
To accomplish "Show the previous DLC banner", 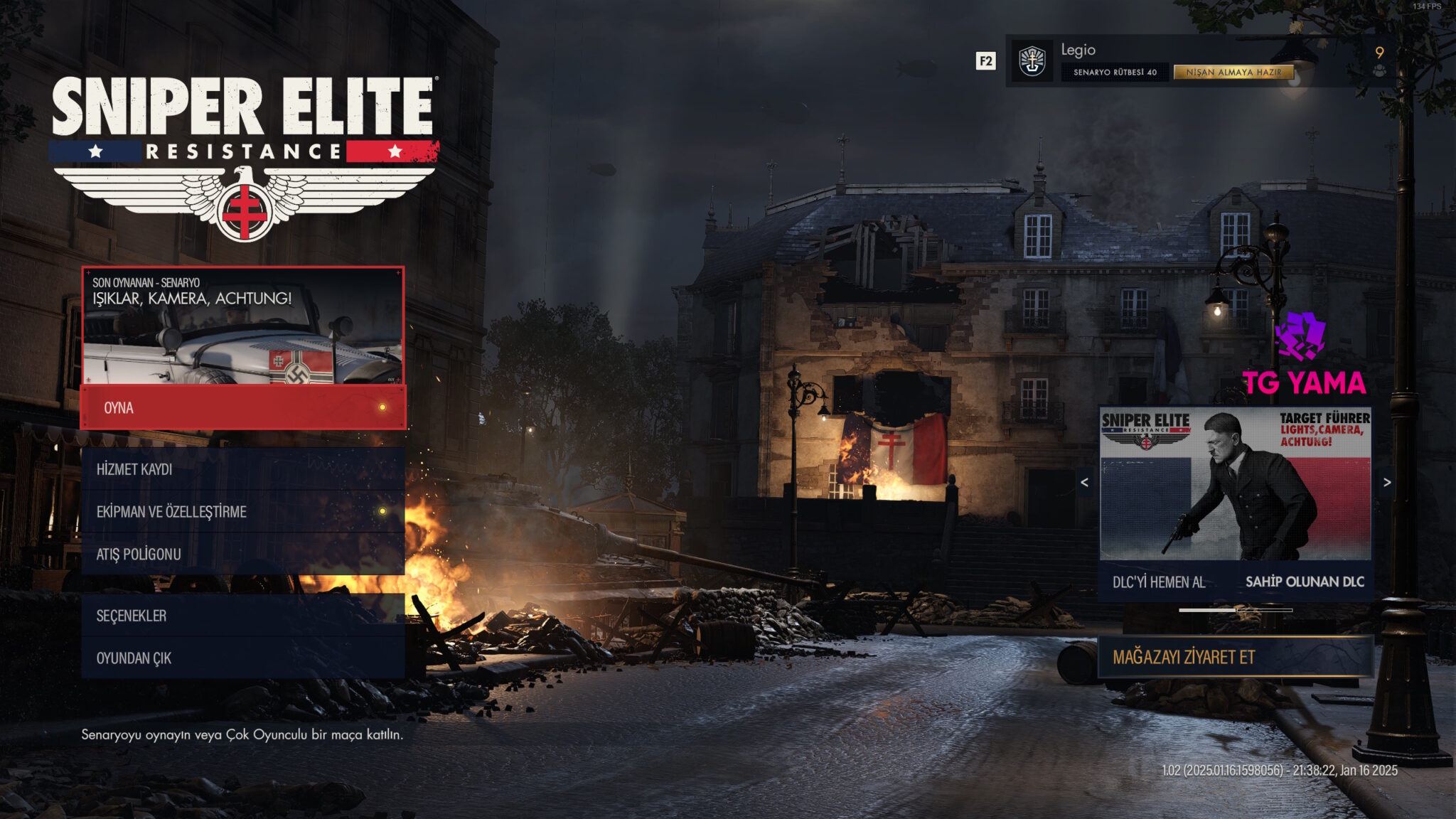I will point(1084,483).
